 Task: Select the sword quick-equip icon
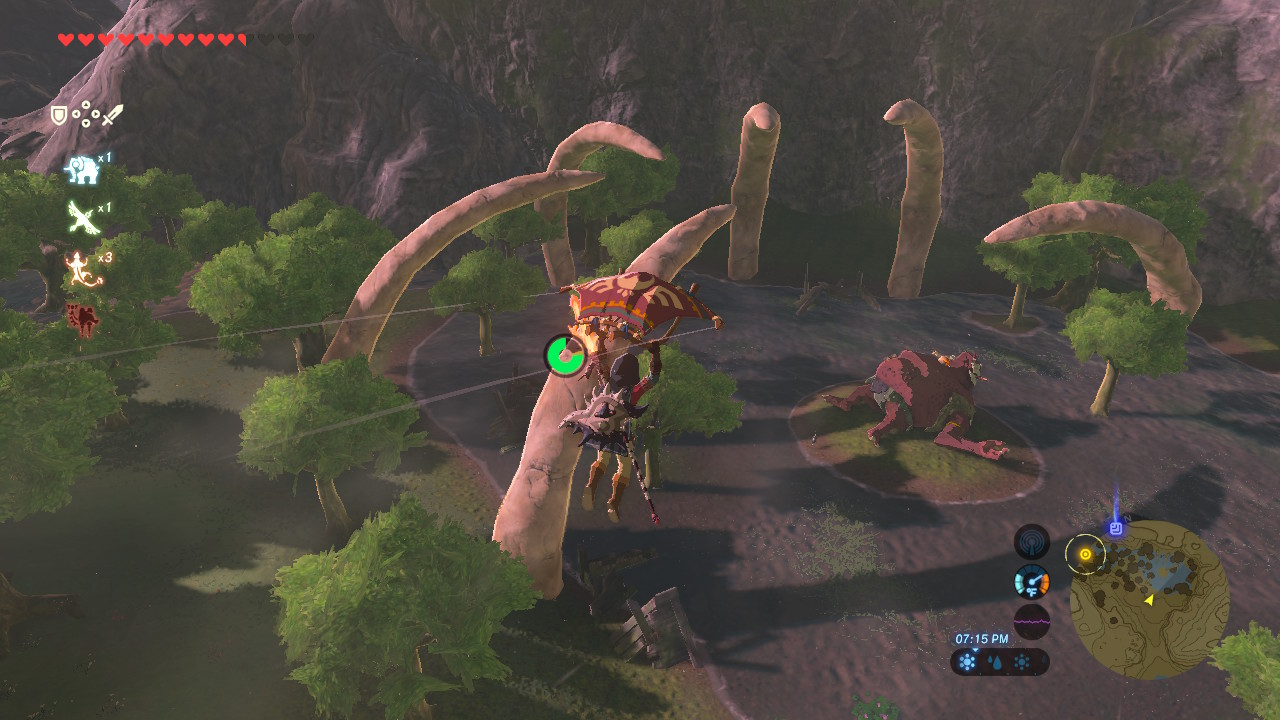[x=111, y=116]
